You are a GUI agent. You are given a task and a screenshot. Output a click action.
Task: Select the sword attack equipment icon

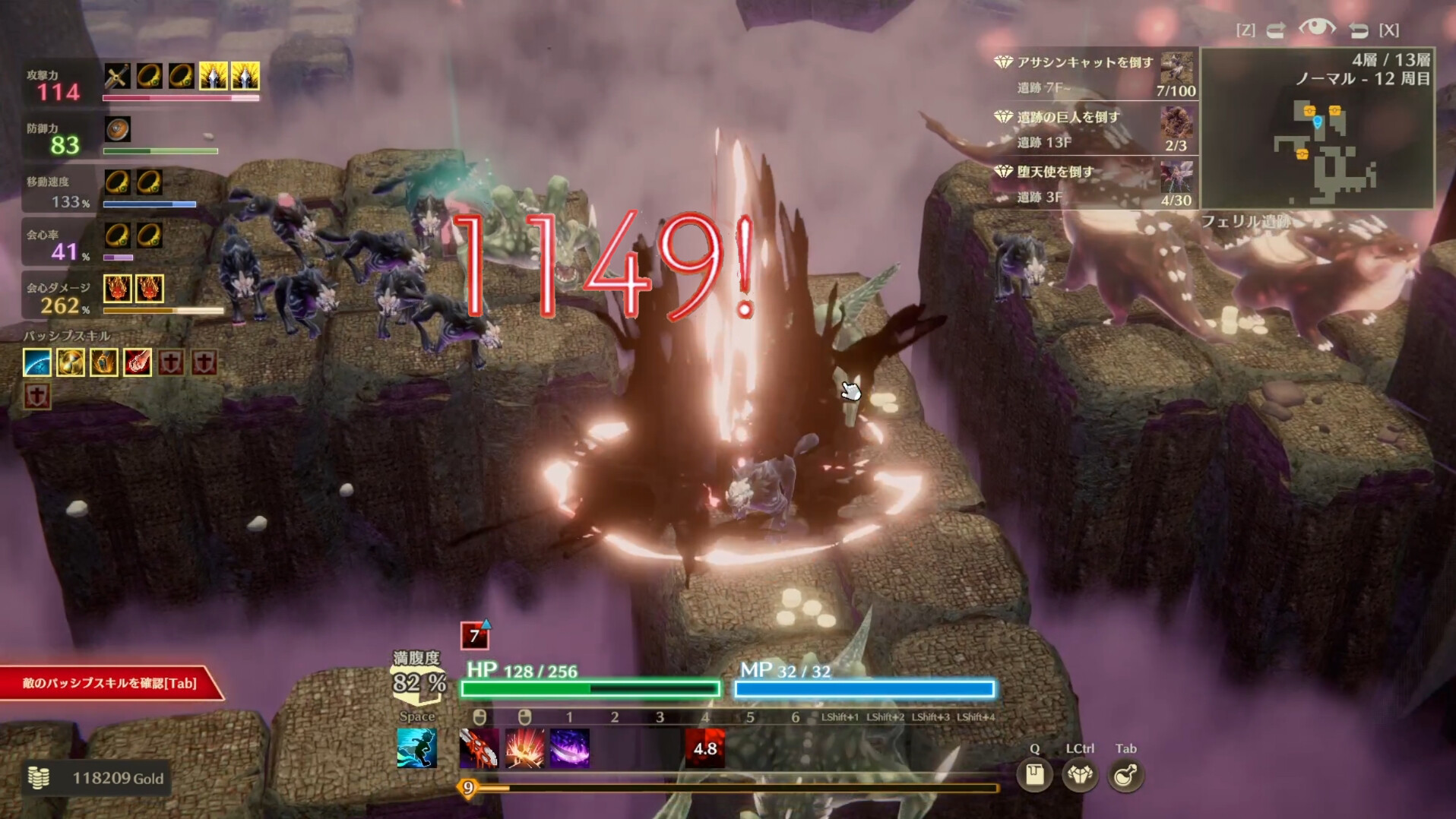[x=117, y=76]
